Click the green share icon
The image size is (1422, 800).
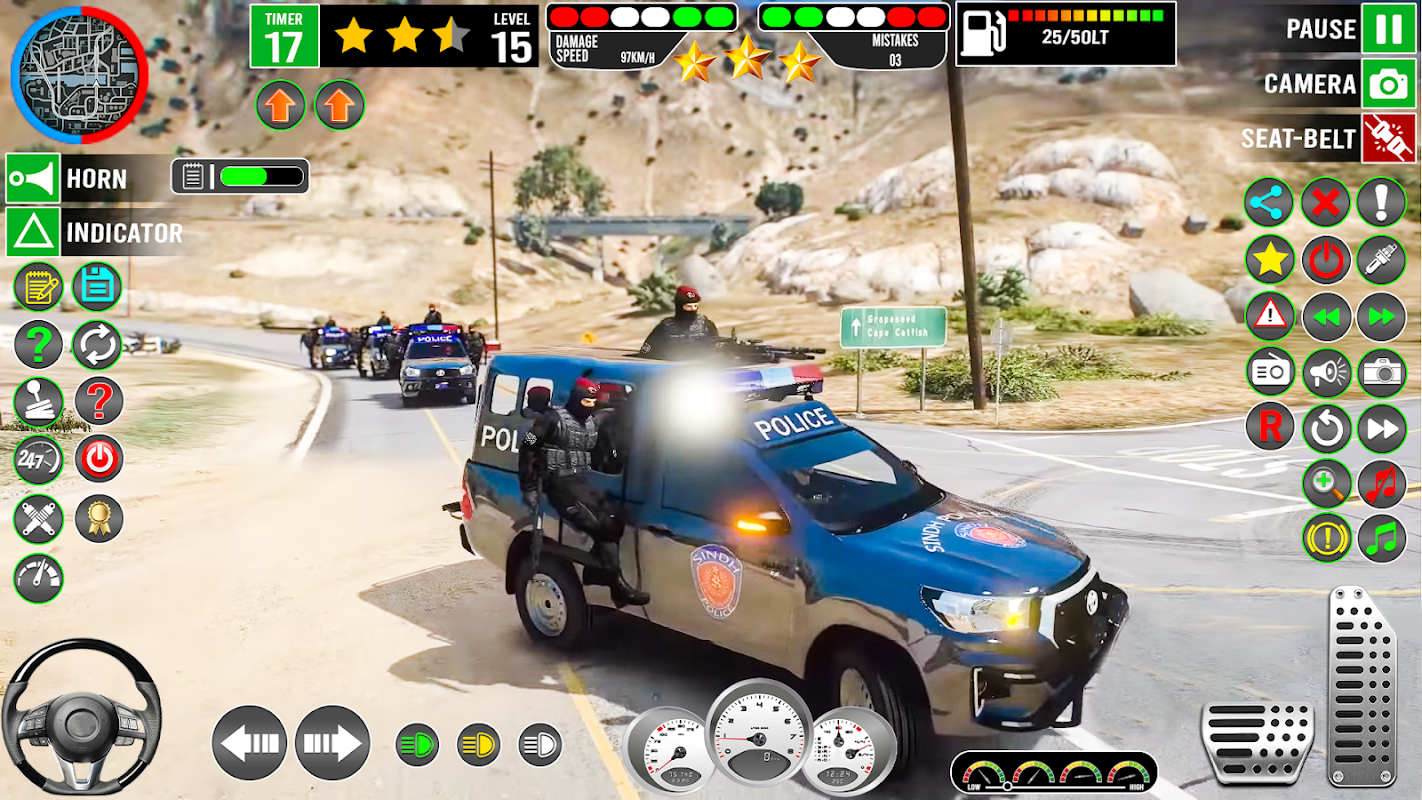(1270, 204)
